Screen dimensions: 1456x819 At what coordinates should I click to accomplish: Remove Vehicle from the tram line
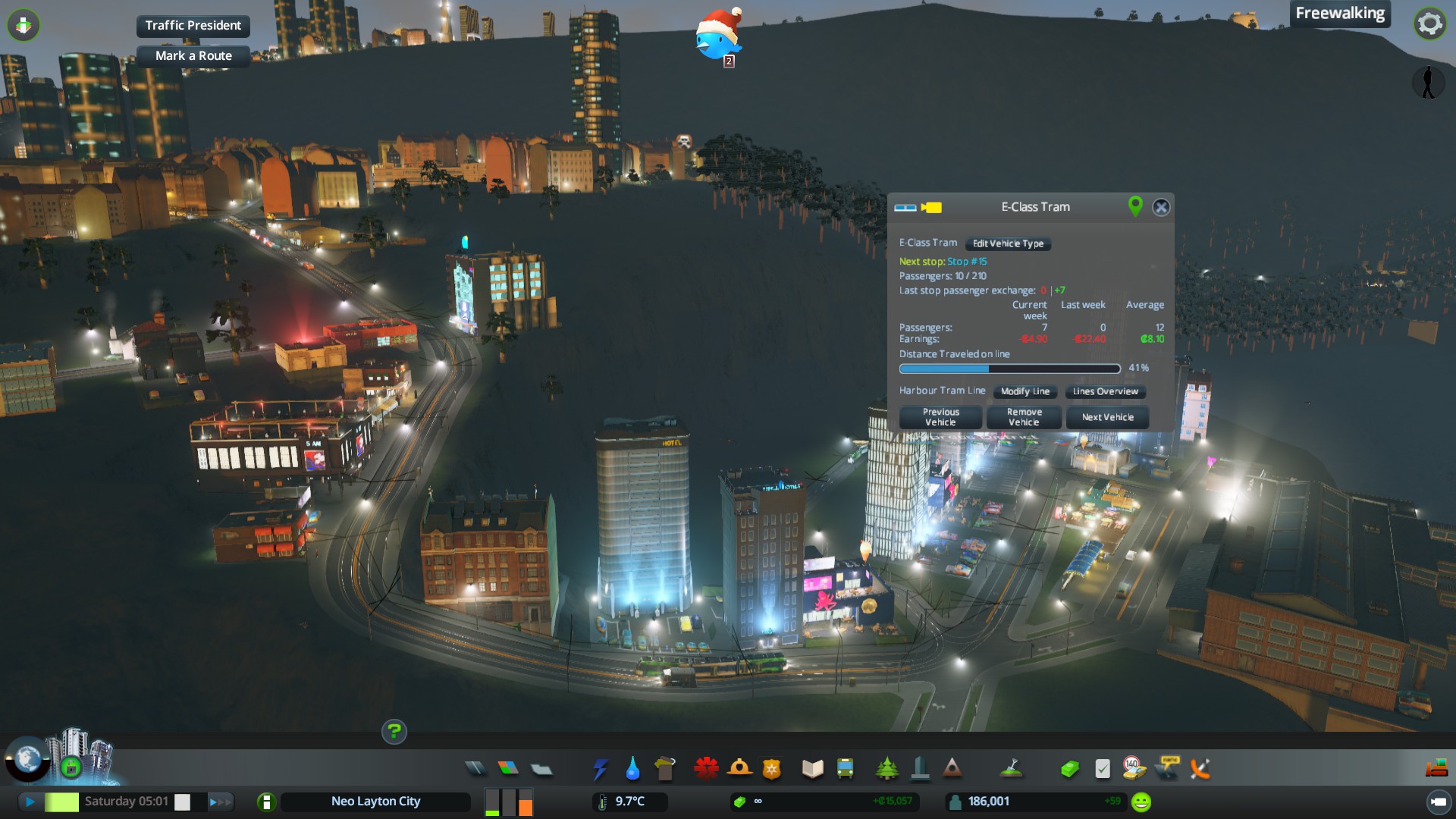[x=1024, y=417]
